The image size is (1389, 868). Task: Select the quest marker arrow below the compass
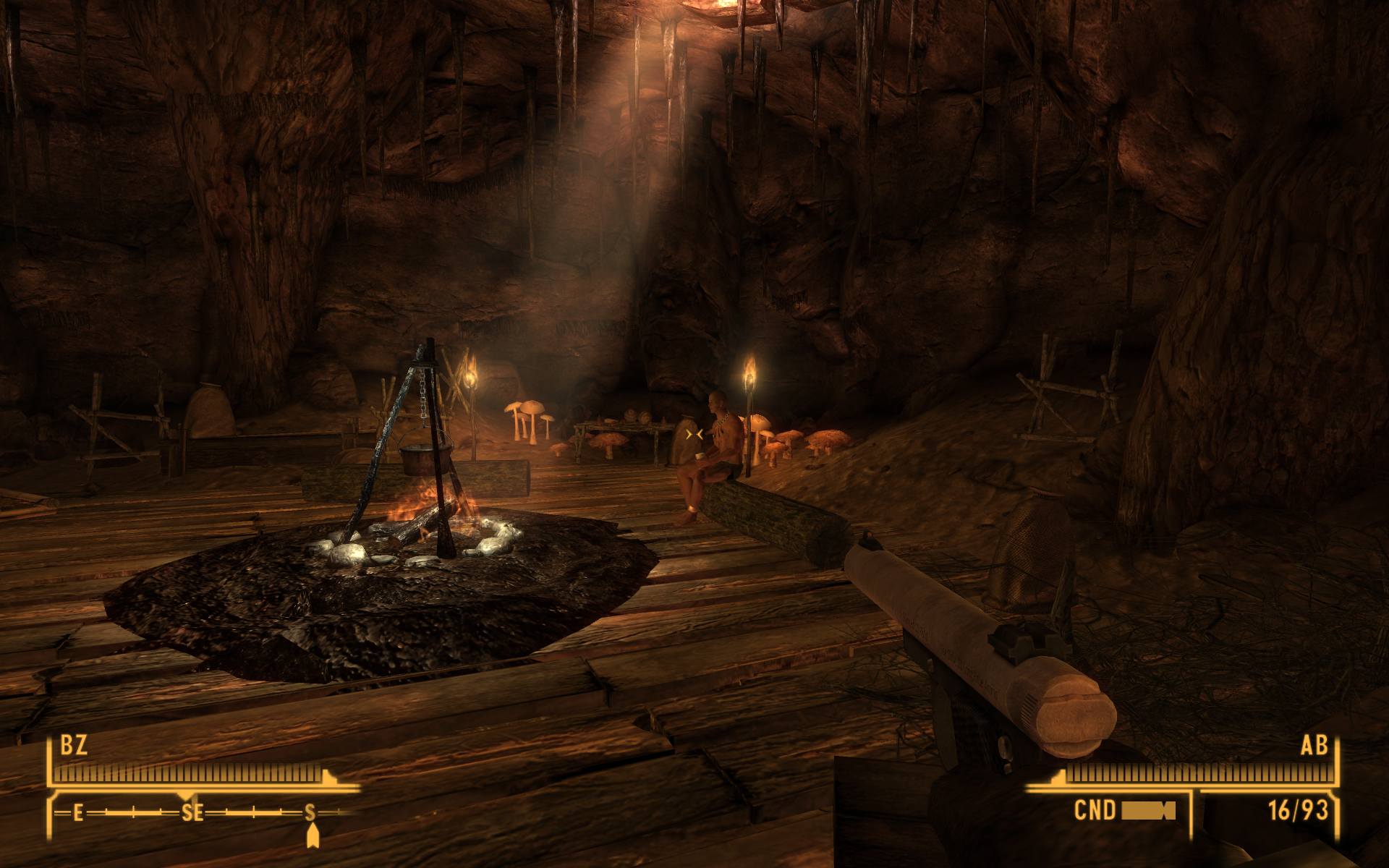(313, 835)
